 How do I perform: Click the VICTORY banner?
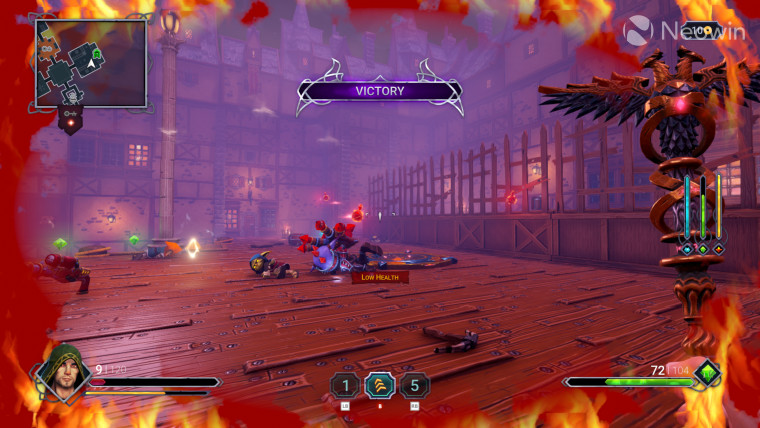(380, 91)
